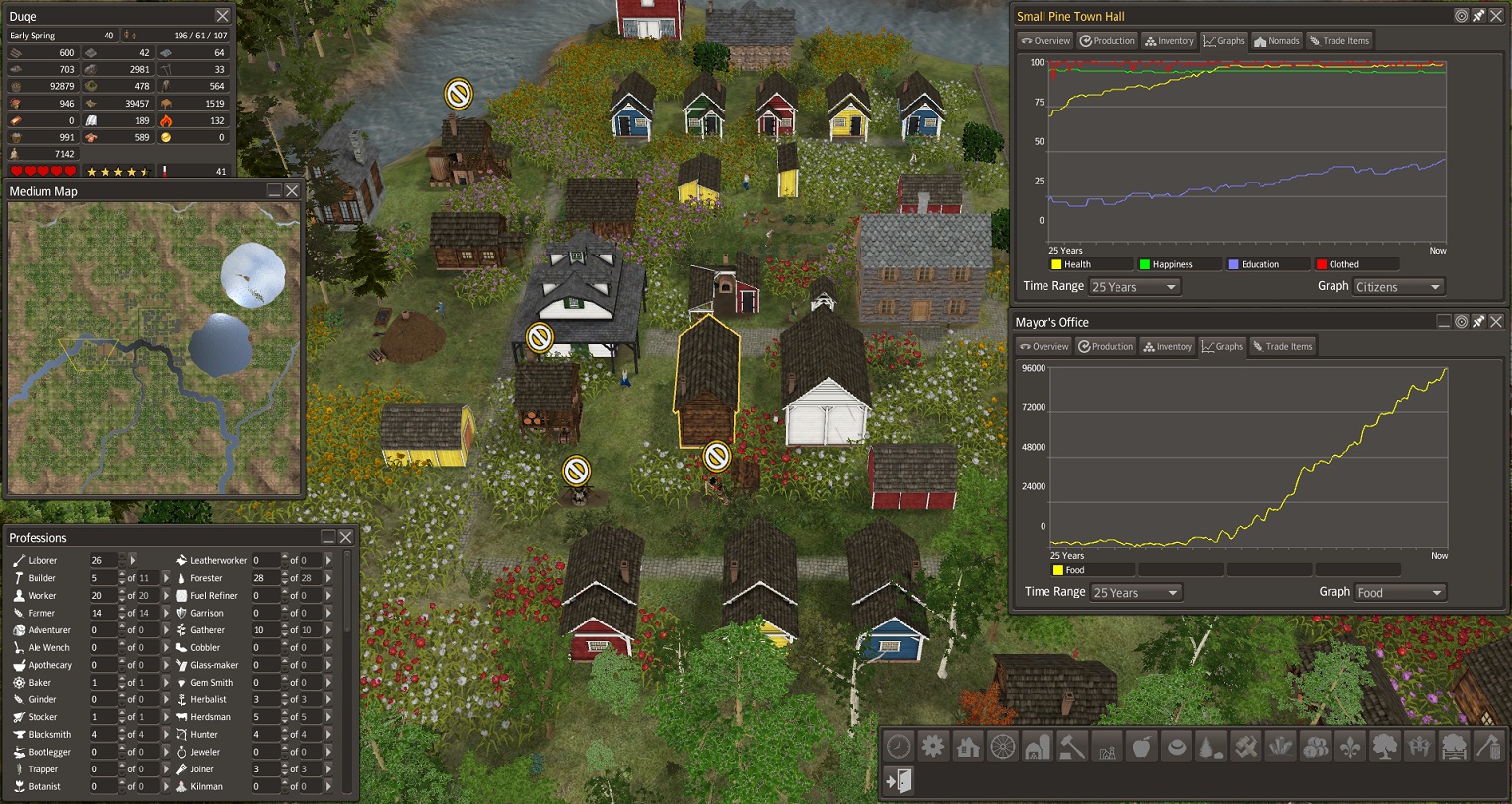Toggle the Clothed legend entry
The height and width of the screenshot is (804, 1512).
(x=1356, y=264)
